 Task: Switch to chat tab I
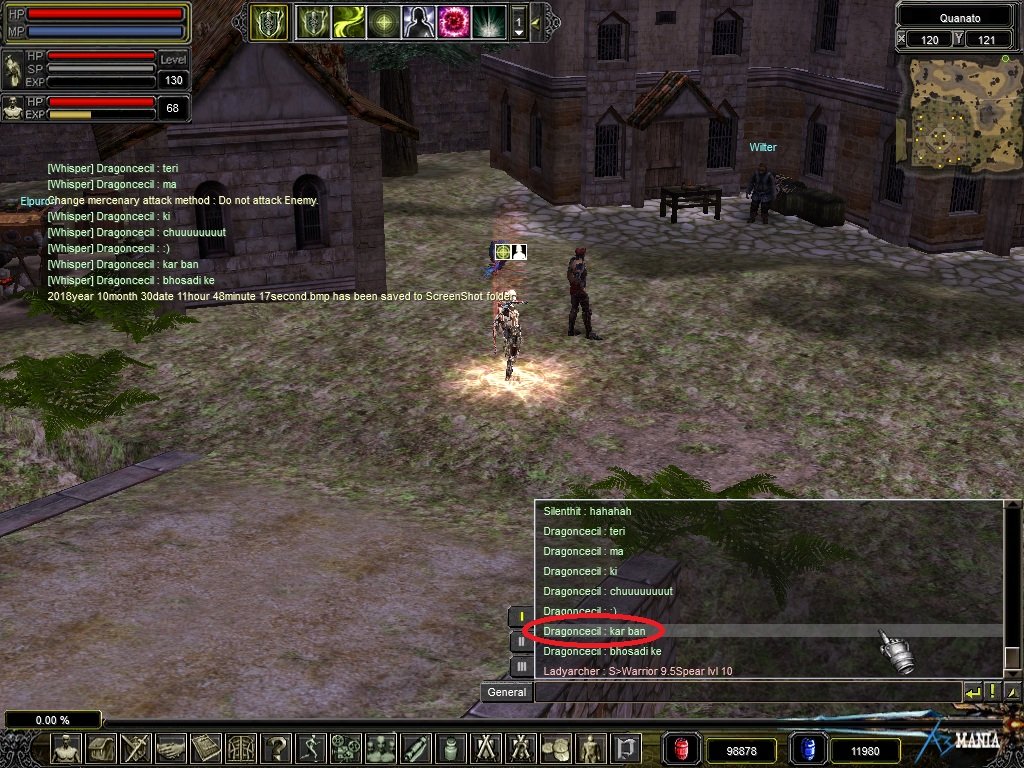(522, 616)
